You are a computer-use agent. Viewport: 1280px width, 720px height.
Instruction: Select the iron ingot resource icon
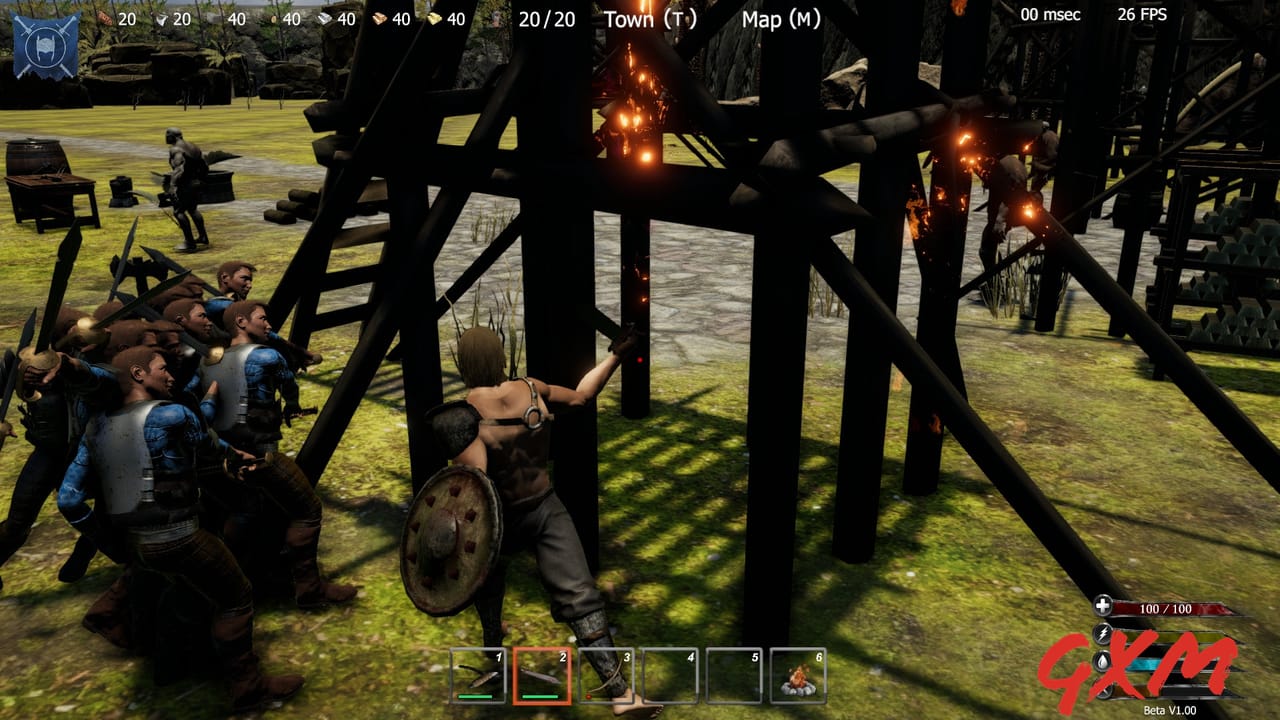pyautogui.click(x=324, y=16)
